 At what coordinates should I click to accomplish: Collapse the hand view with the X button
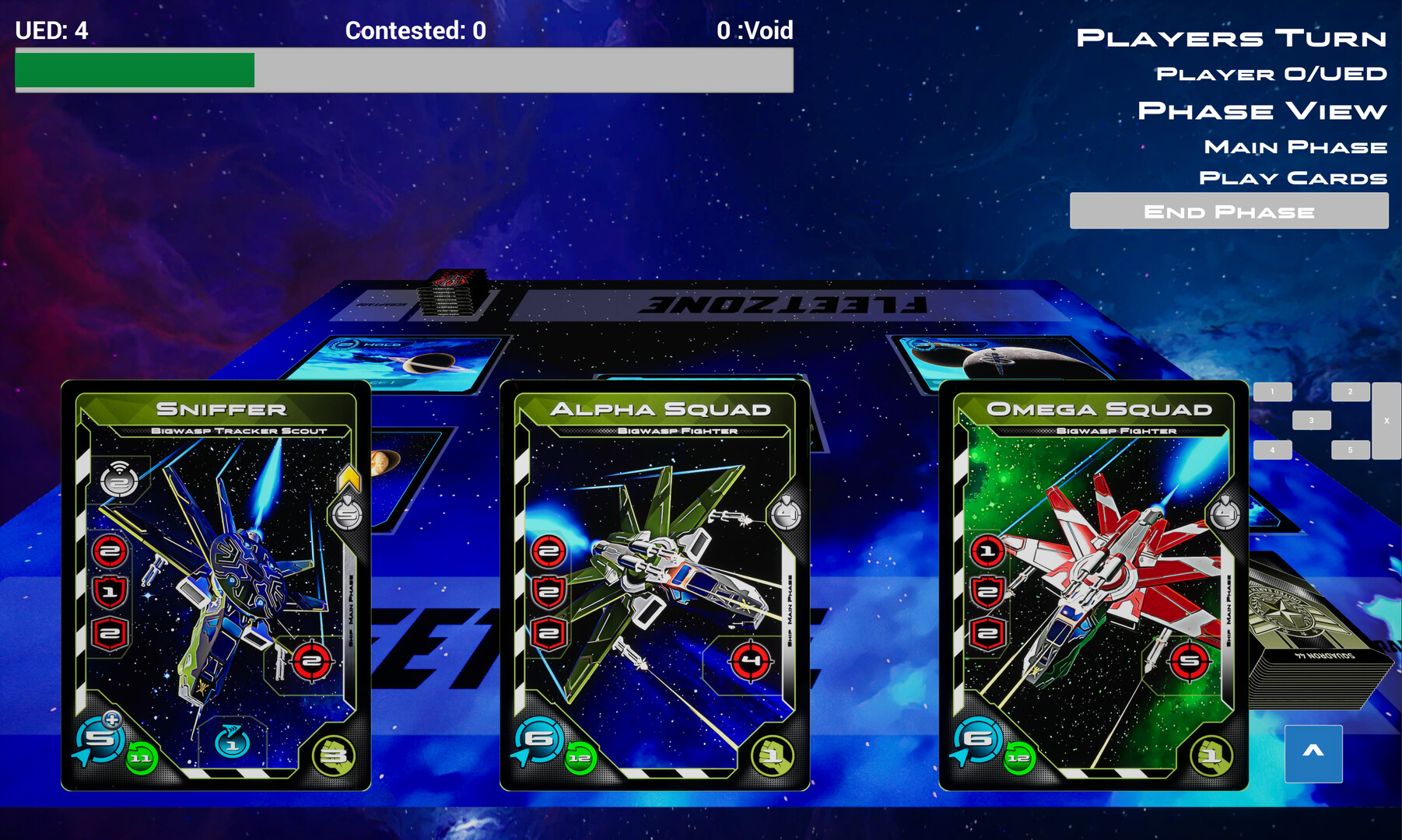click(1386, 419)
